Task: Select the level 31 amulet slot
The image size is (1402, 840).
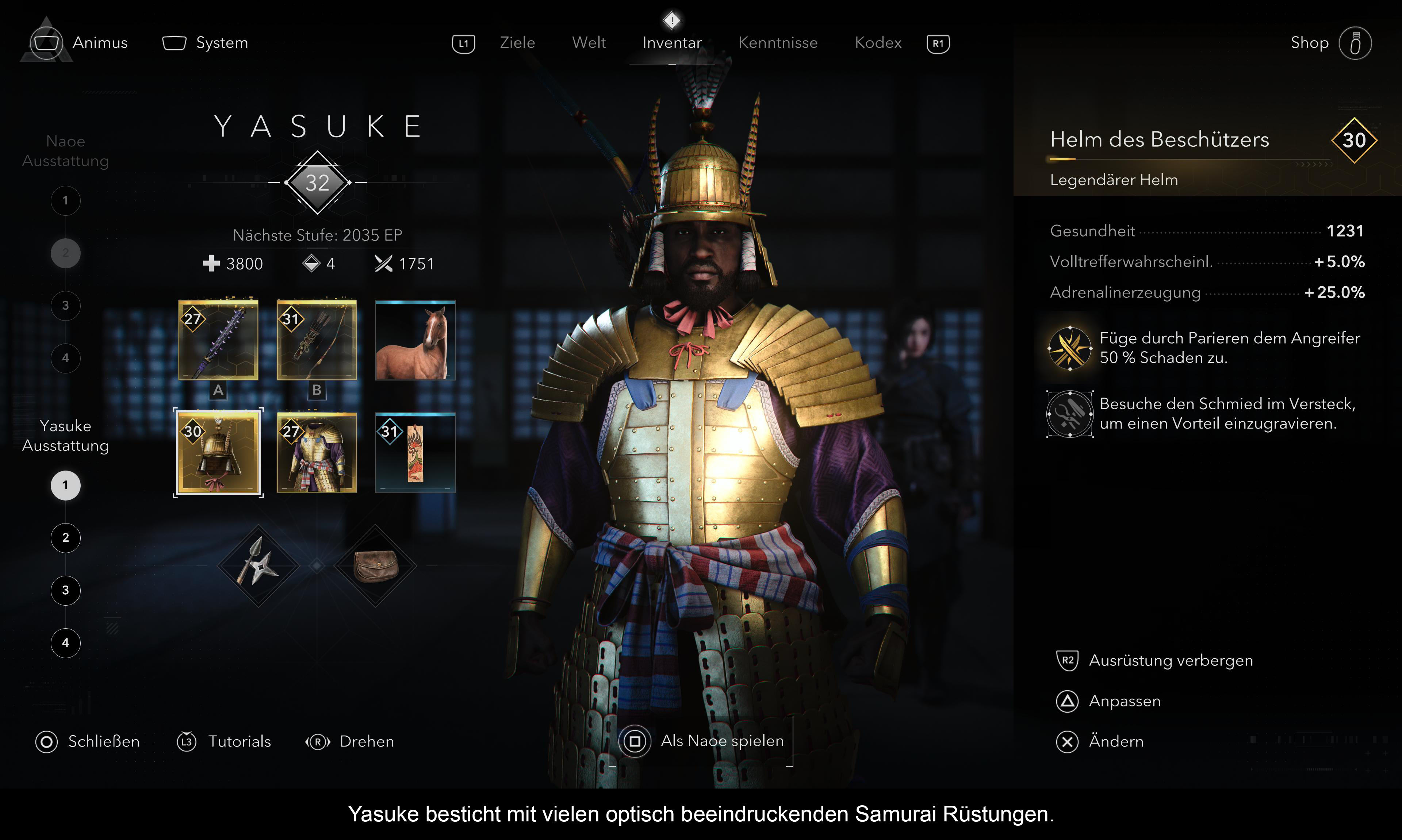Action: coord(415,452)
